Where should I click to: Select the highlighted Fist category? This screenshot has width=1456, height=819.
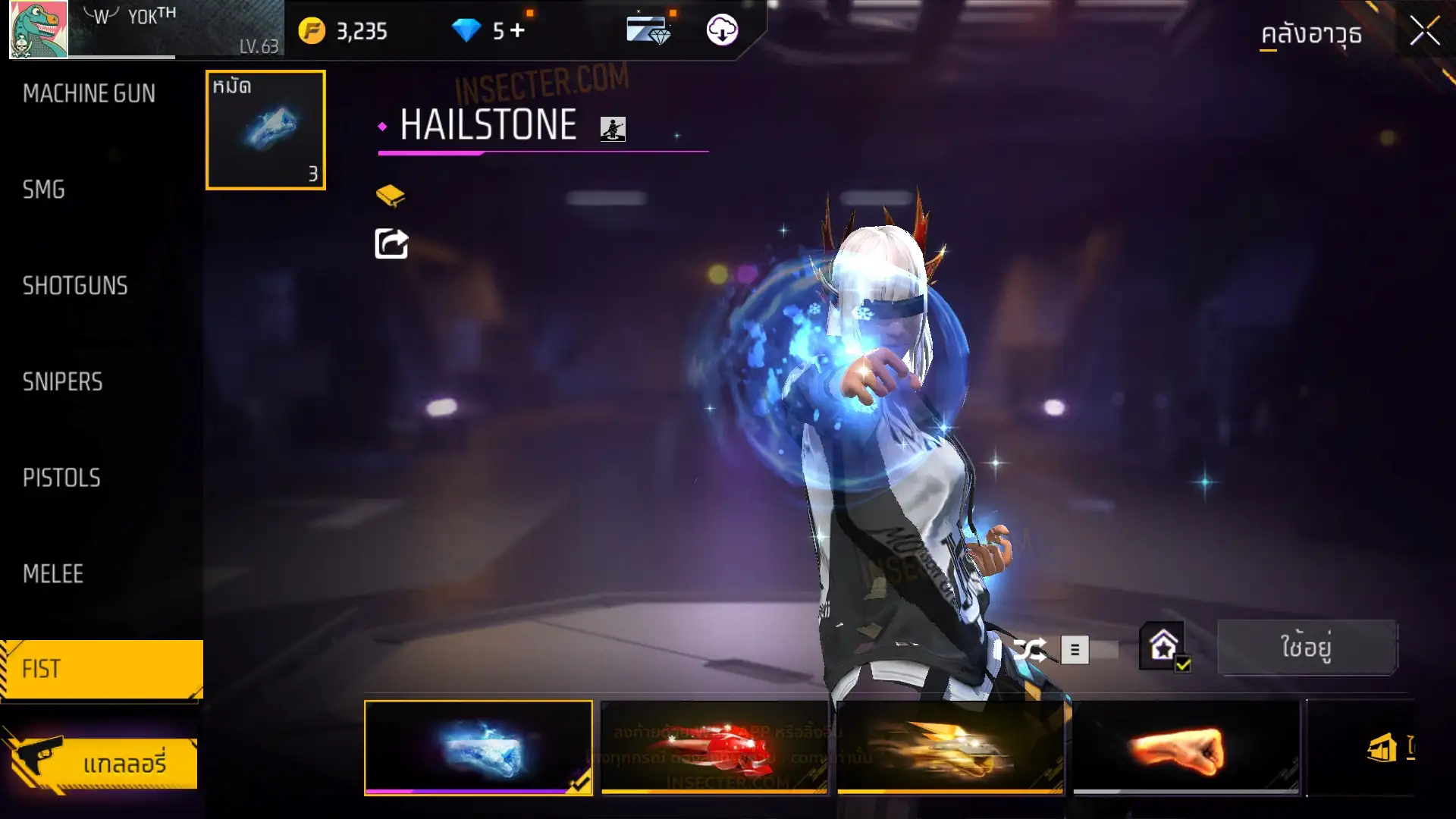coord(102,669)
